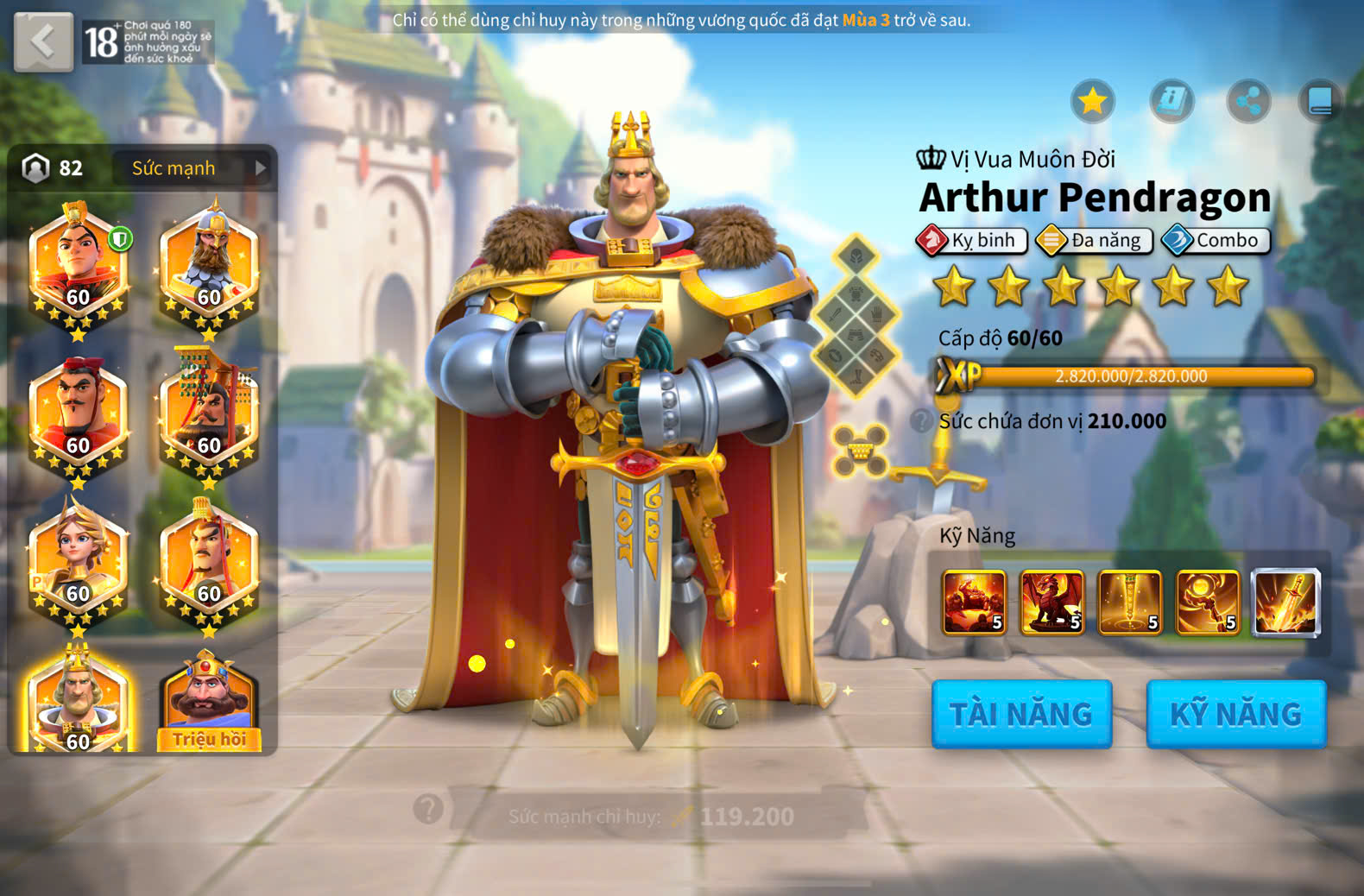1364x896 pixels.
Task: Mark the commander with the gold star icon
Action: click(1093, 102)
